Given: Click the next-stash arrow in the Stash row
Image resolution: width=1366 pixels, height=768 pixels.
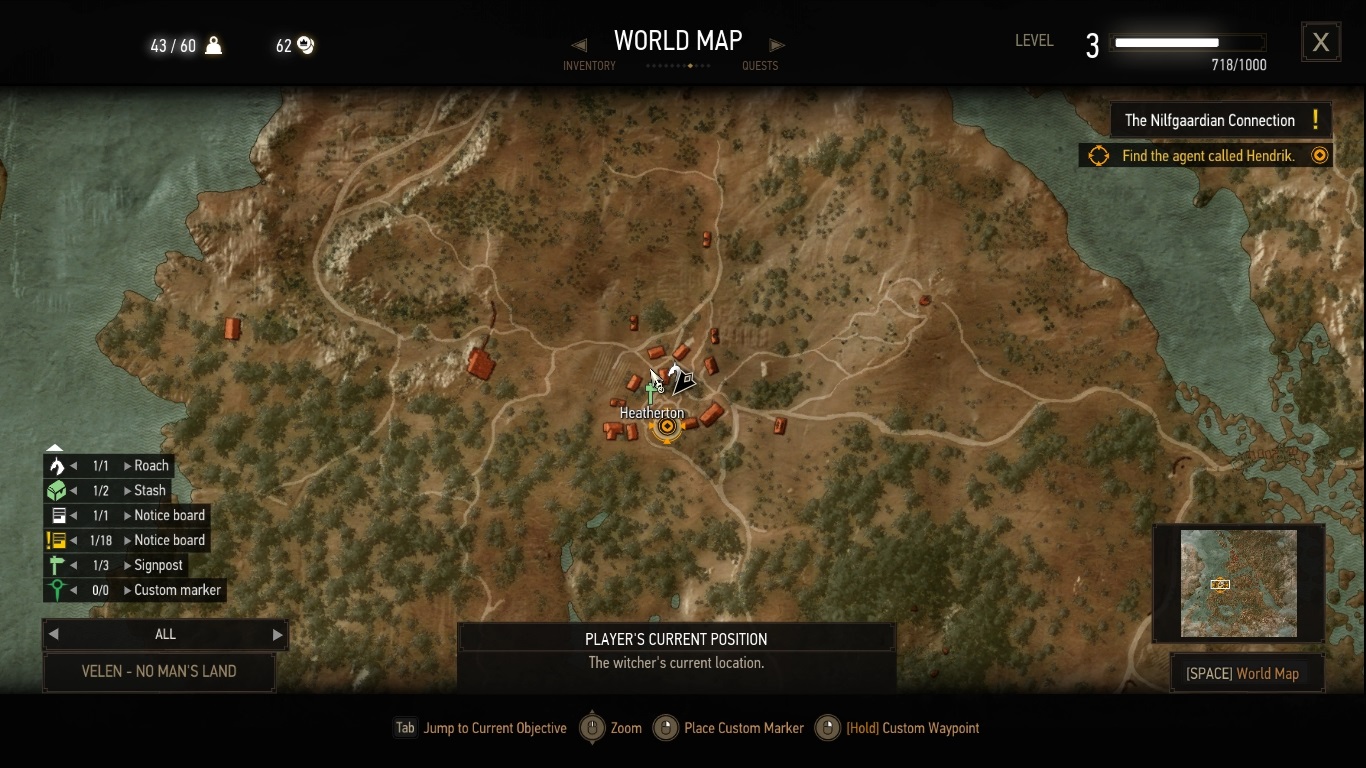Looking at the screenshot, I should click(x=128, y=491).
